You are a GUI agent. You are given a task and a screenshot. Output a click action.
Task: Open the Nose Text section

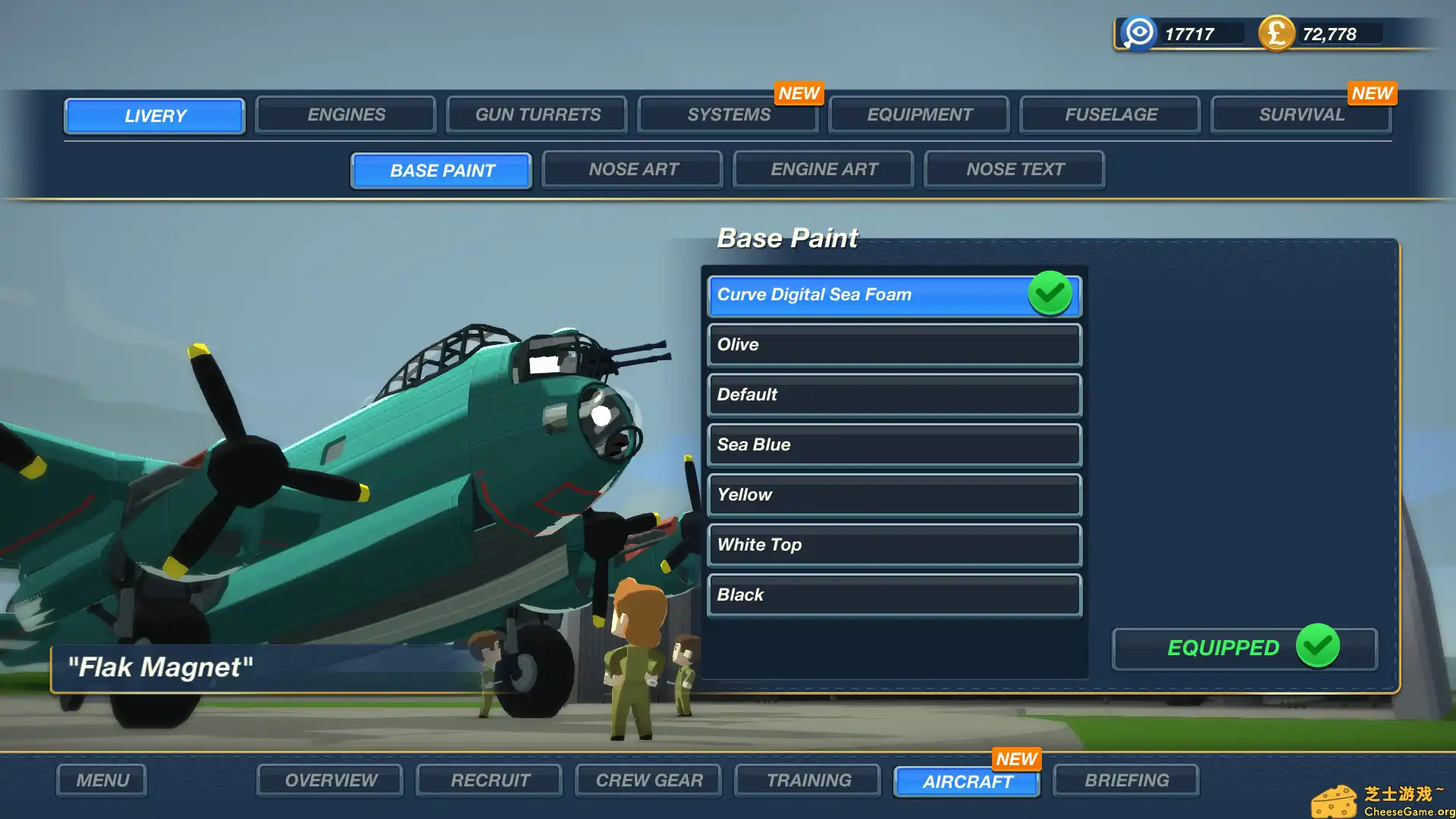pos(1015,169)
